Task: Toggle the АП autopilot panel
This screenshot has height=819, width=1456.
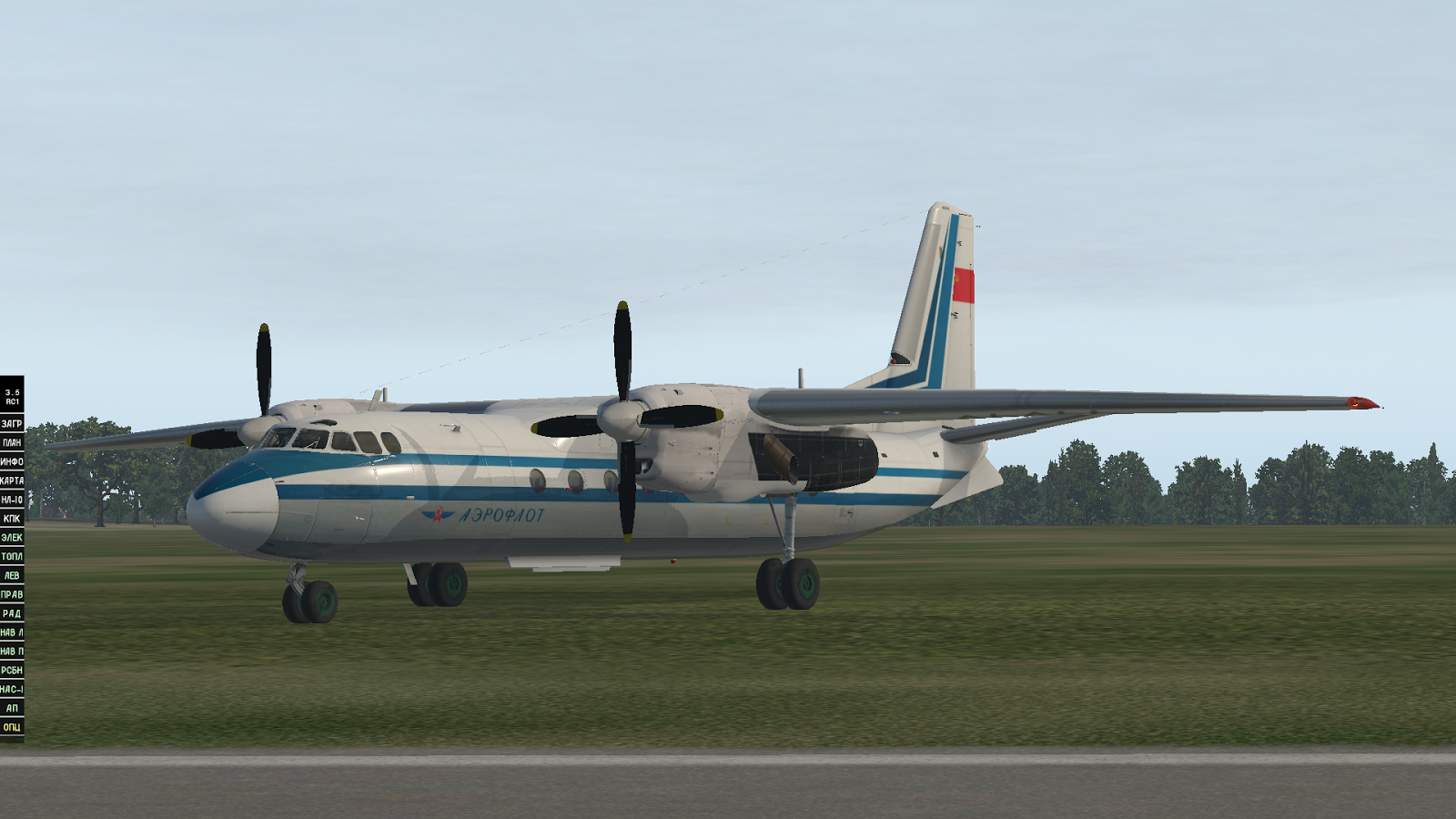Action: [14, 706]
